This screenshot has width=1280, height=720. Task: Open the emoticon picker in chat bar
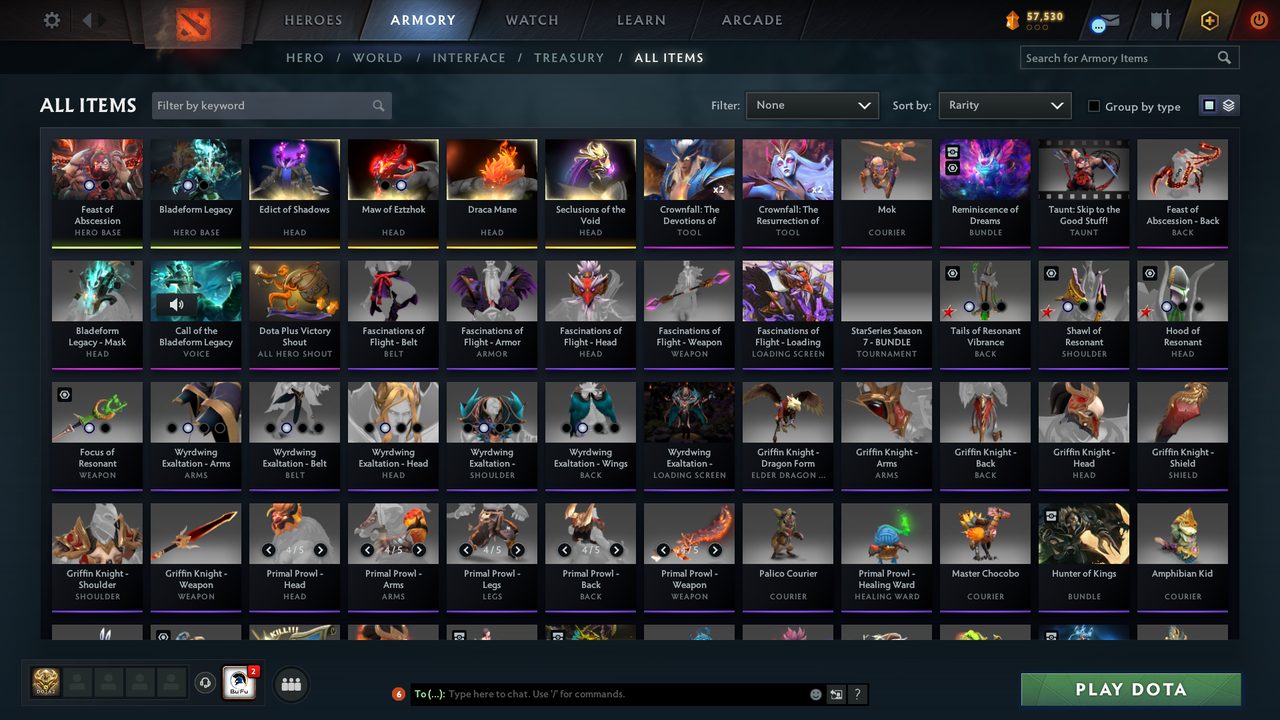point(816,694)
